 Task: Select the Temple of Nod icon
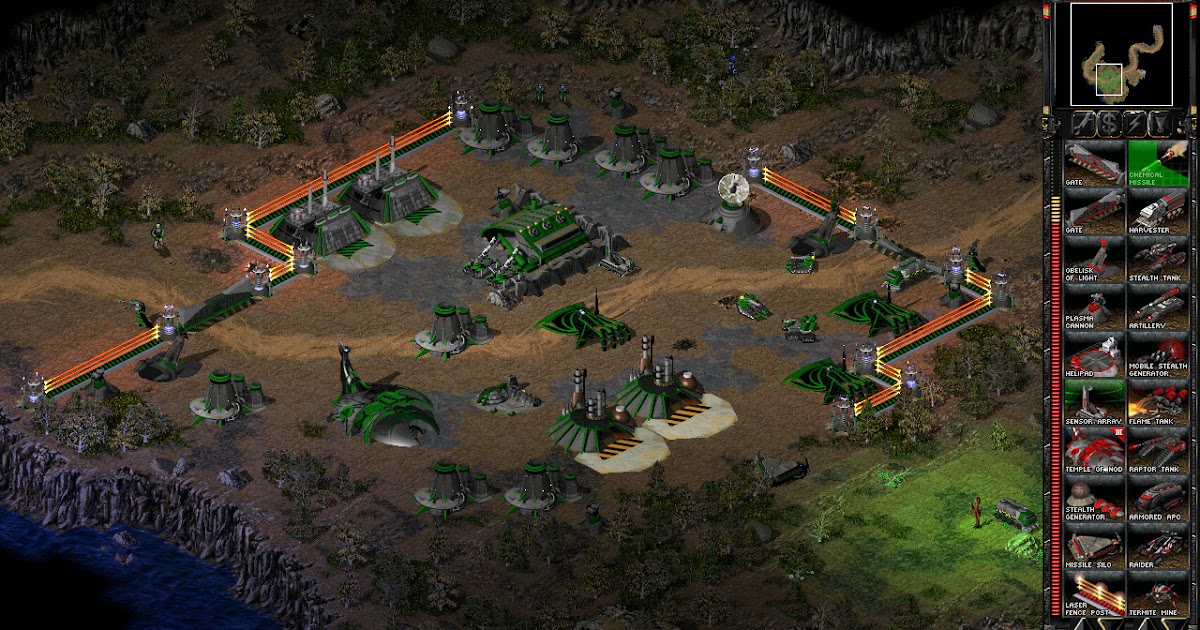[1093, 451]
